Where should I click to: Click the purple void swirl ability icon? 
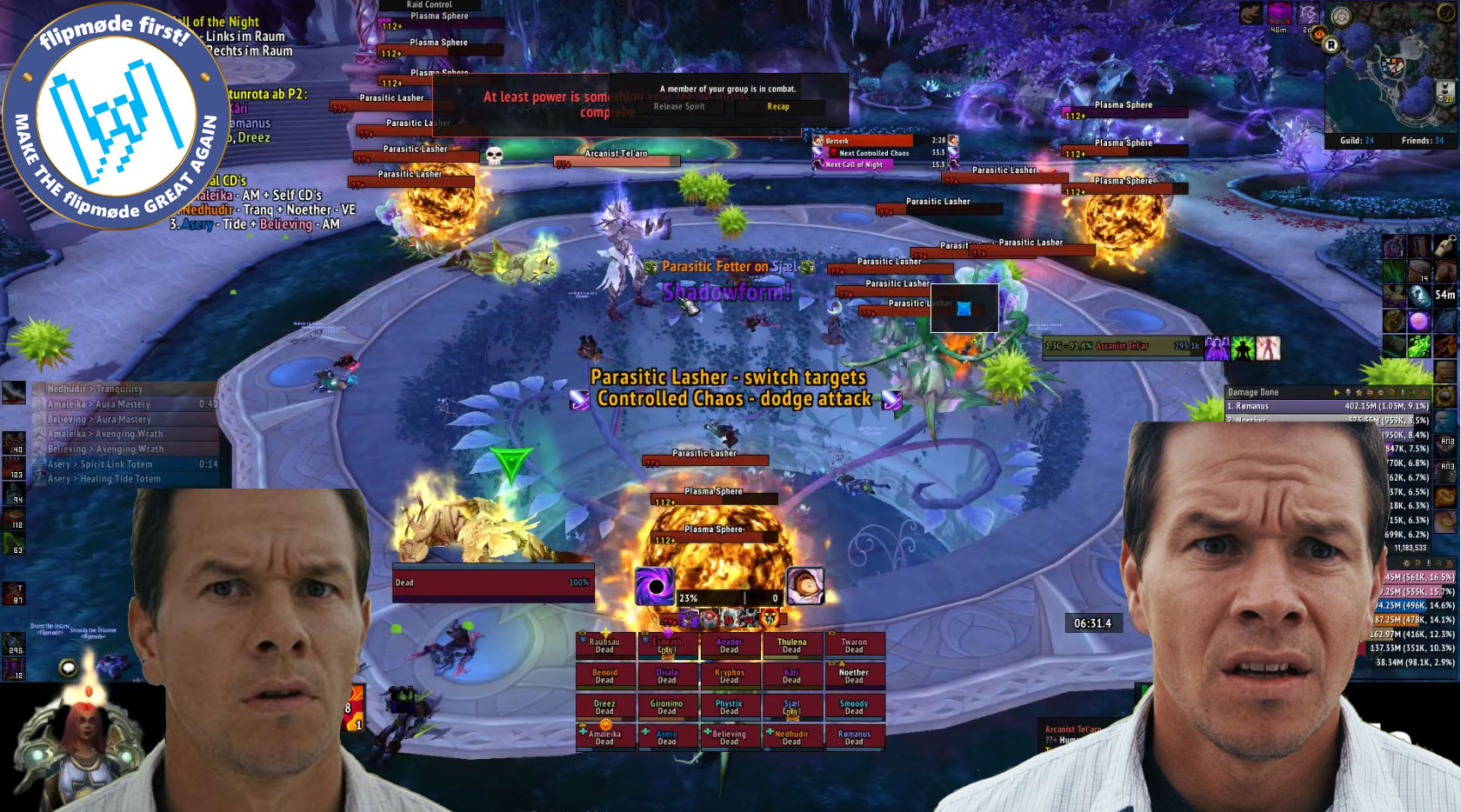[654, 587]
